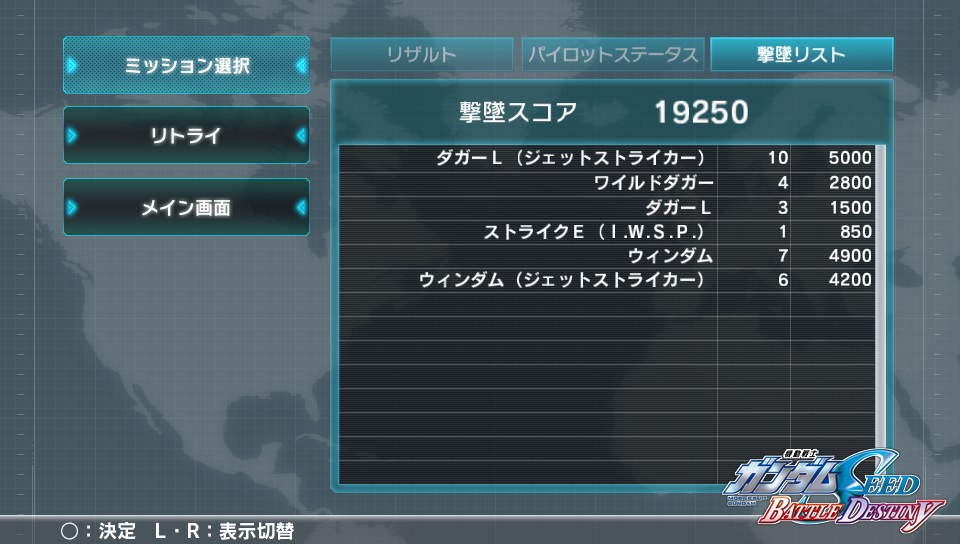Open the パイロットステータス tab
960x544 pixels.
(x=612, y=55)
